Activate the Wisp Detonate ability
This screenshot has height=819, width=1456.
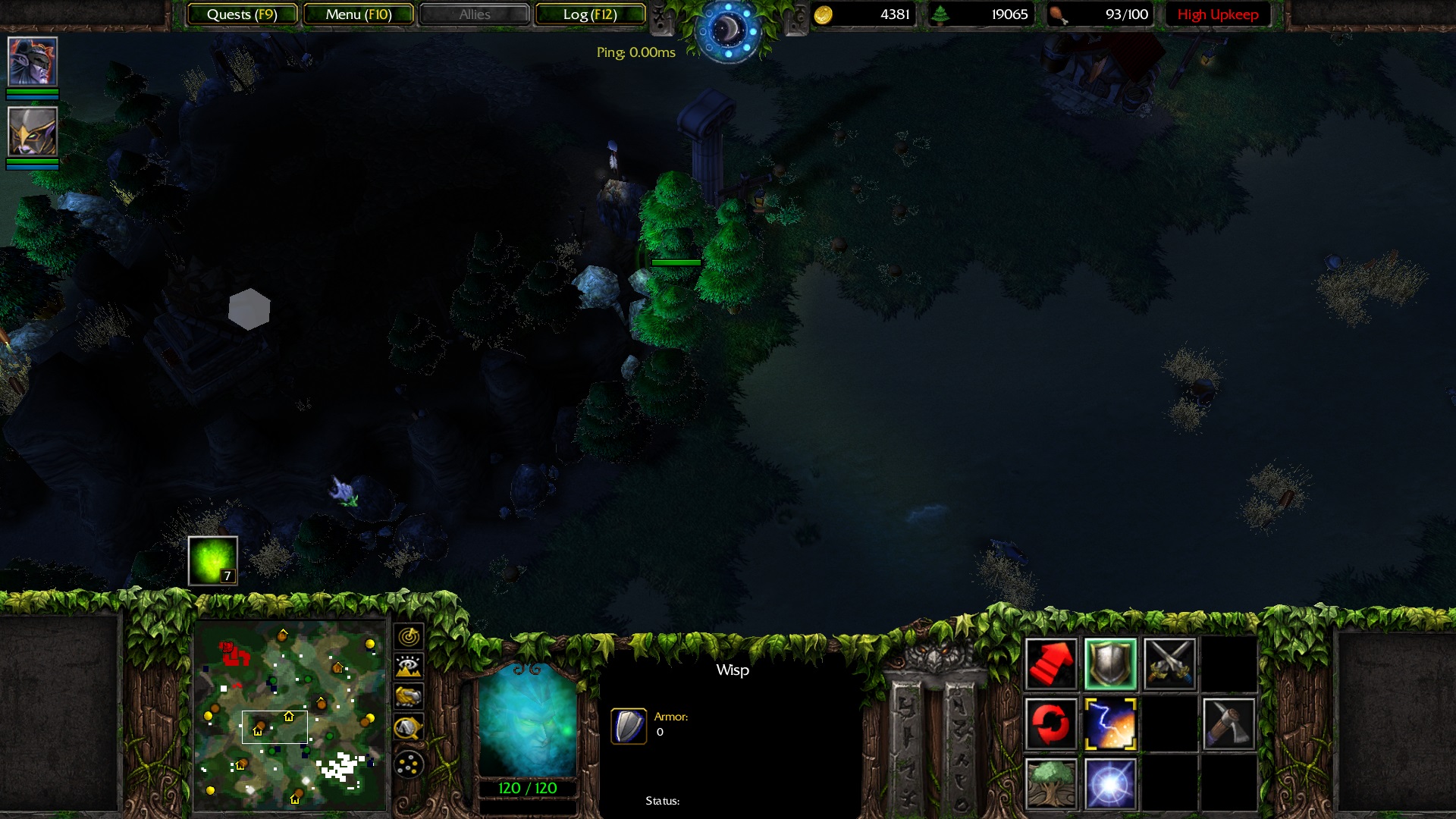click(1109, 781)
